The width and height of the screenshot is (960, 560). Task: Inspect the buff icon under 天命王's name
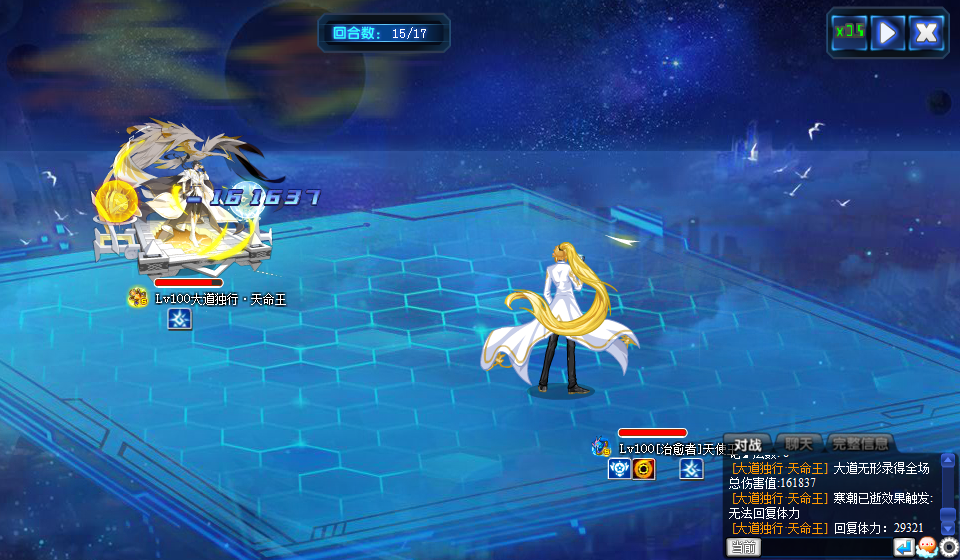point(179,319)
